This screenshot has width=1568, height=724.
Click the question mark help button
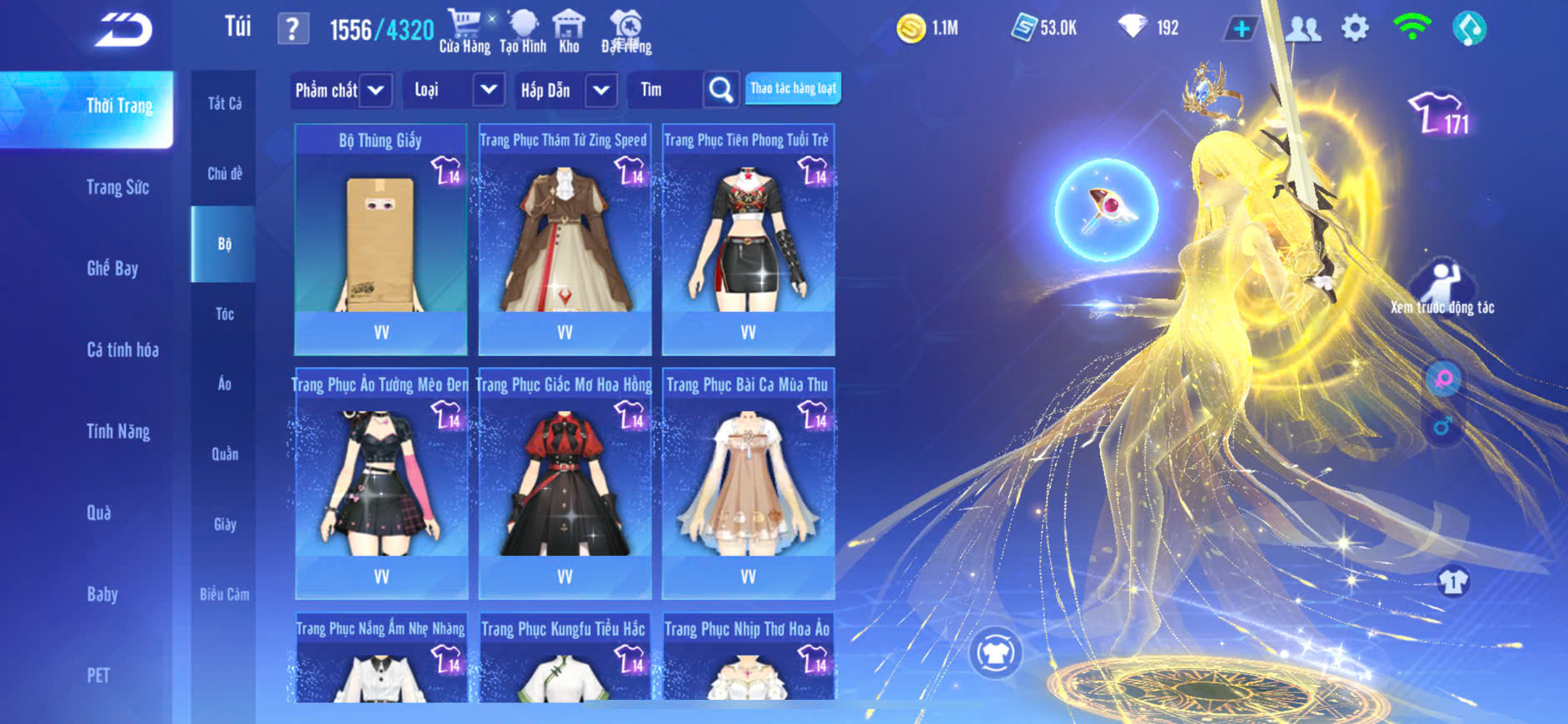(x=292, y=29)
